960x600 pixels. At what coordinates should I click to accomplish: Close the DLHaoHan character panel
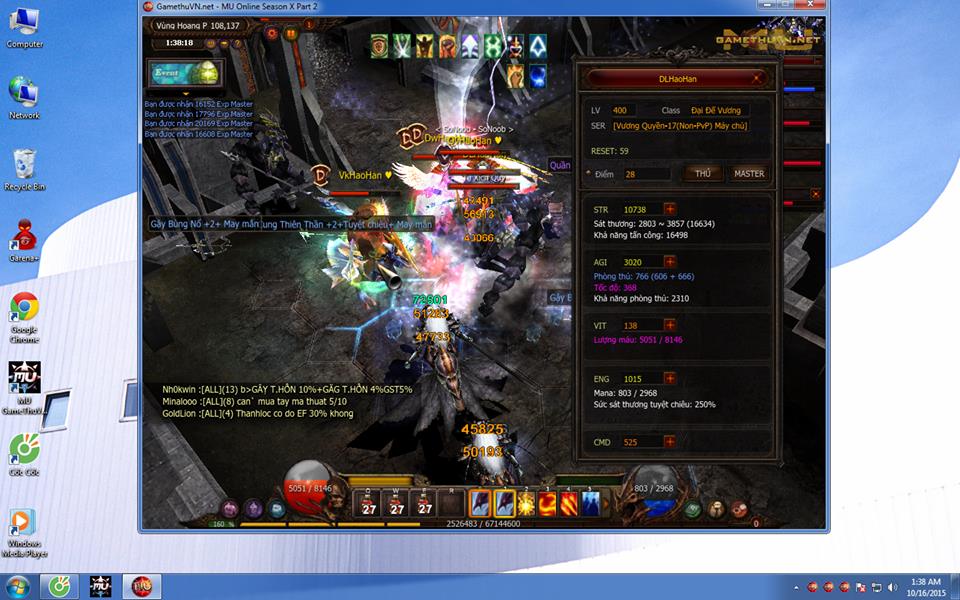(757, 78)
